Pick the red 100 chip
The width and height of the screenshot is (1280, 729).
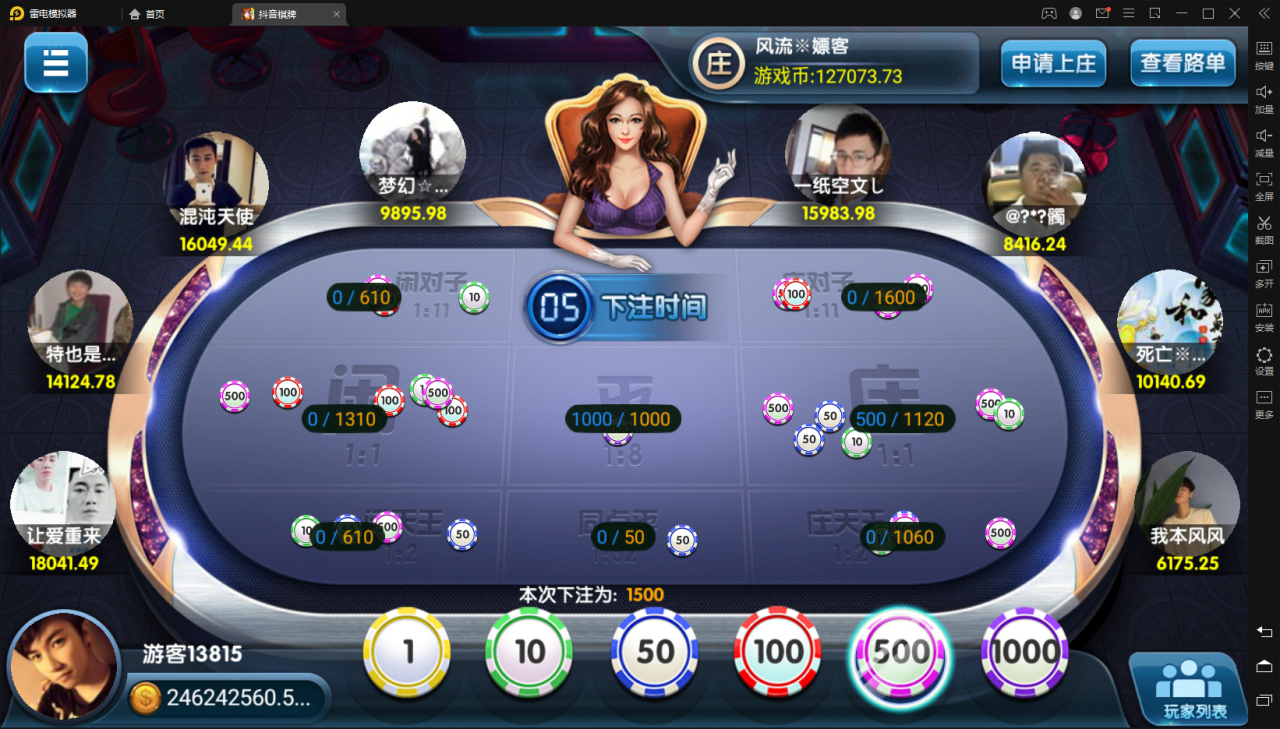point(778,652)
